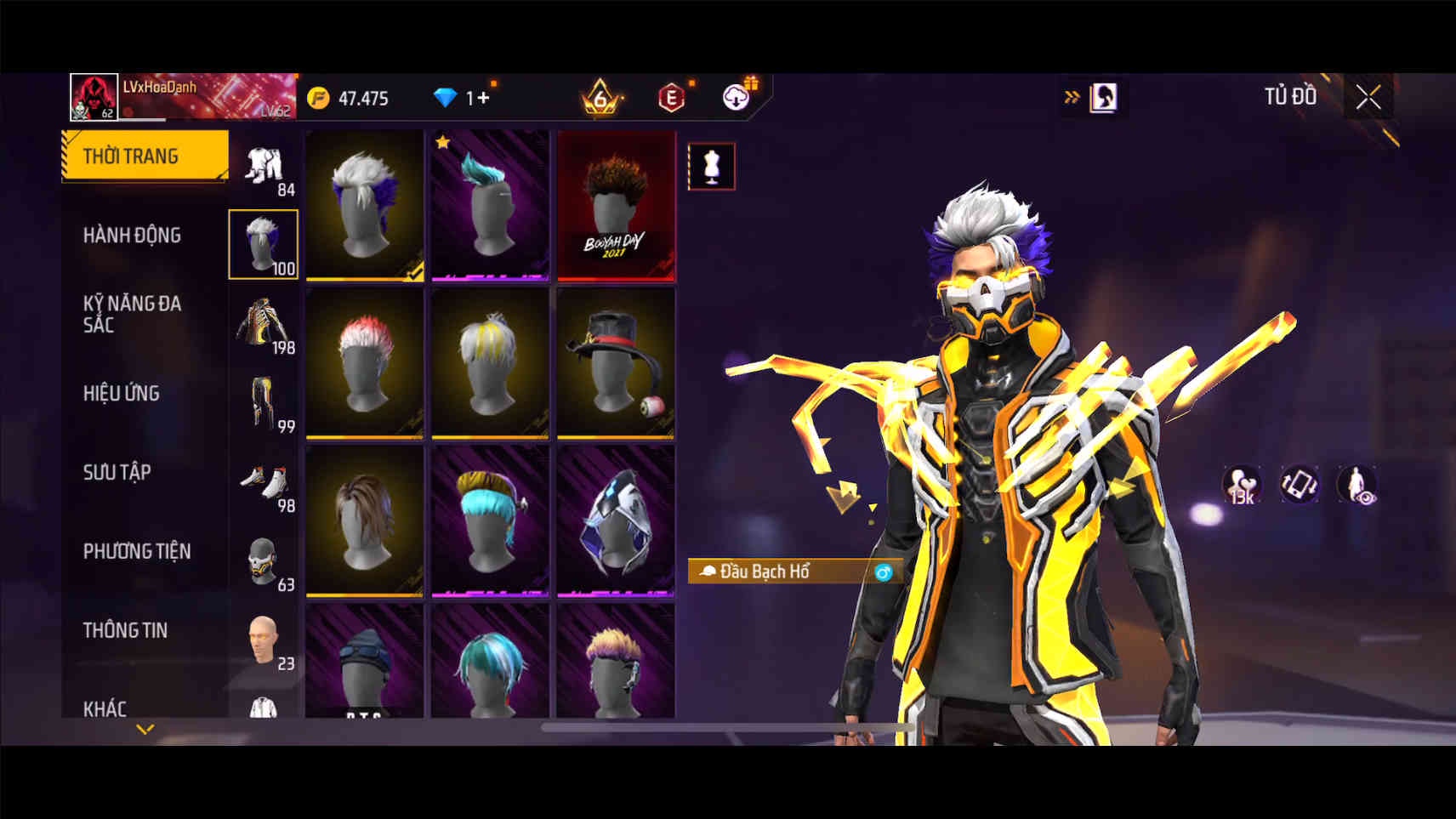The image size is (1456, 819).
Task: Show the Phương Tiện tab
Action: pos(137,551)
